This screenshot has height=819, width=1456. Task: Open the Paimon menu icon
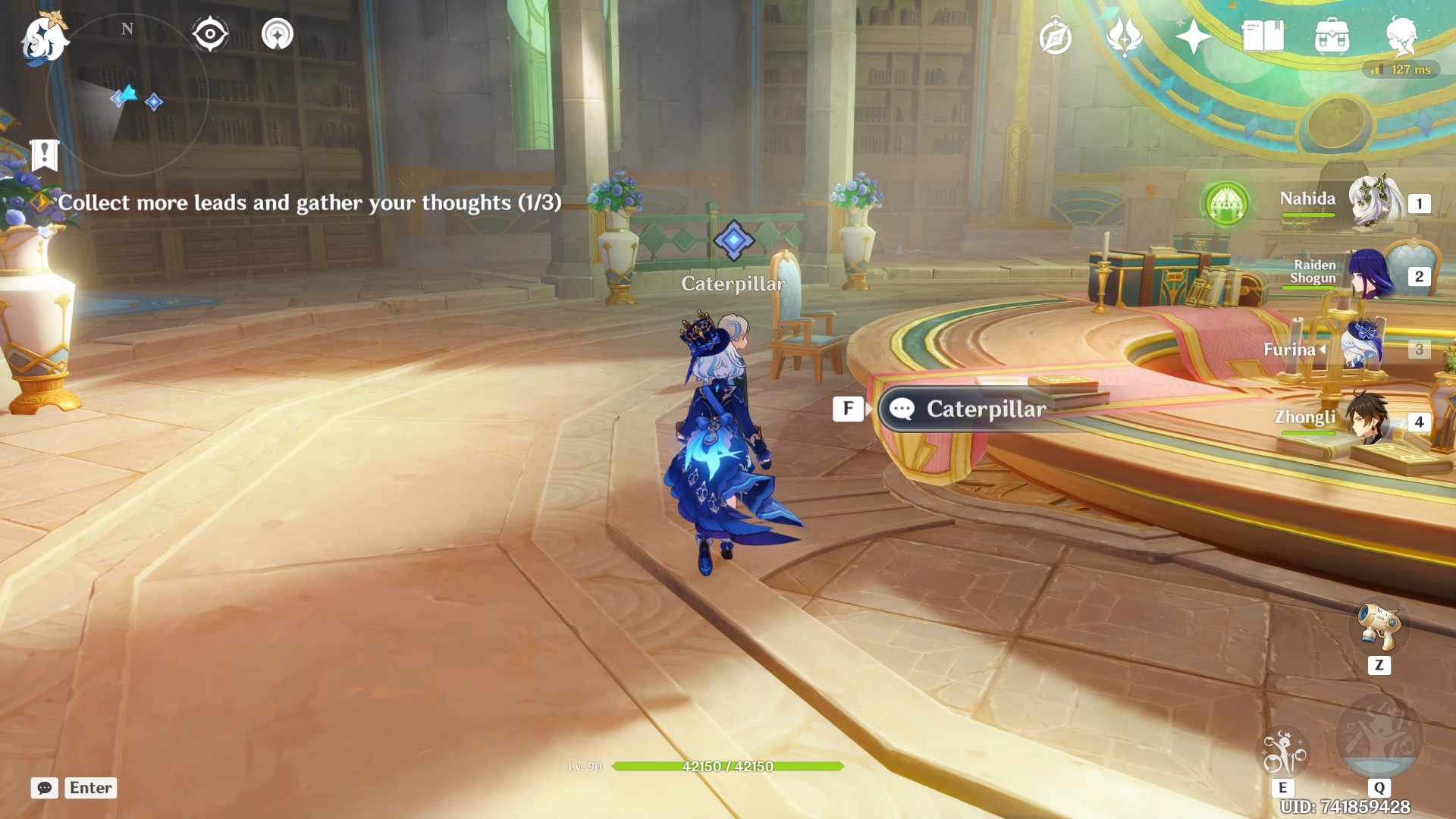coord(44,38)
